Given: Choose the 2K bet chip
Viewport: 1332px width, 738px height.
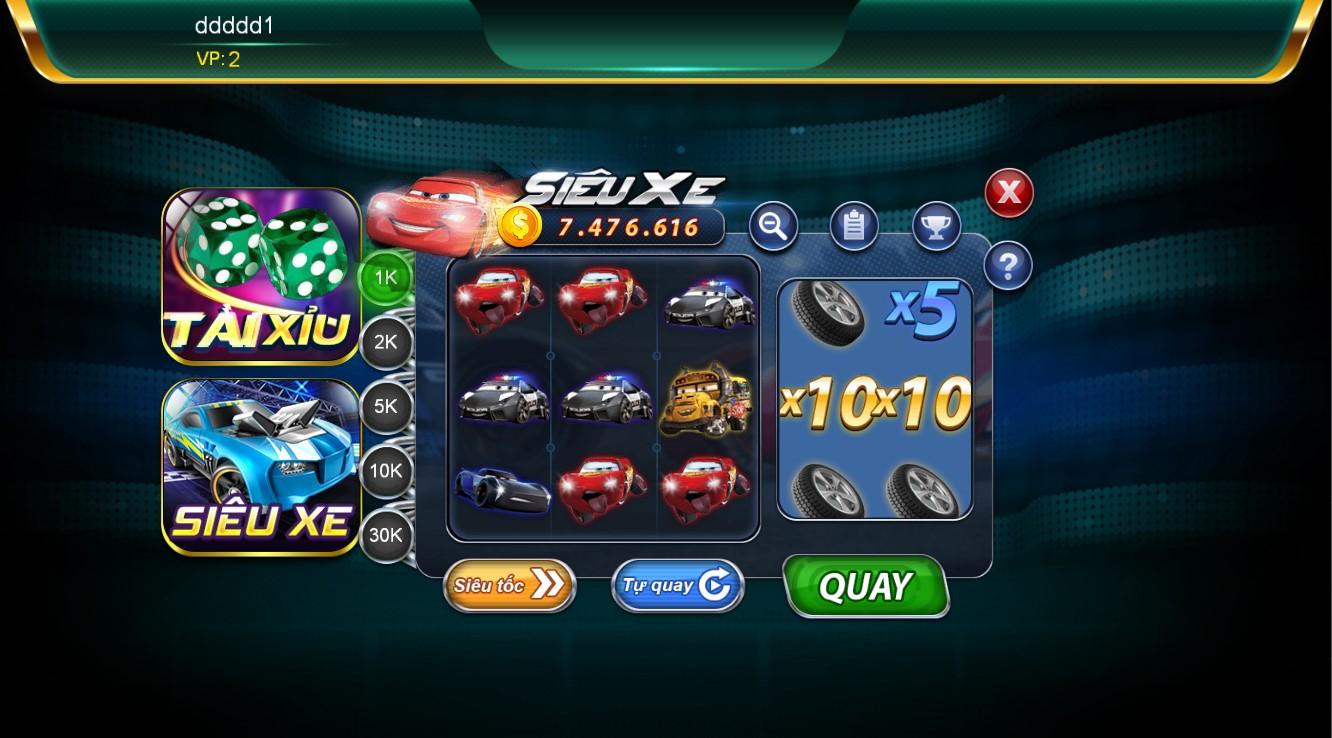Looking at the screenshot, I should tap(385, 343).
